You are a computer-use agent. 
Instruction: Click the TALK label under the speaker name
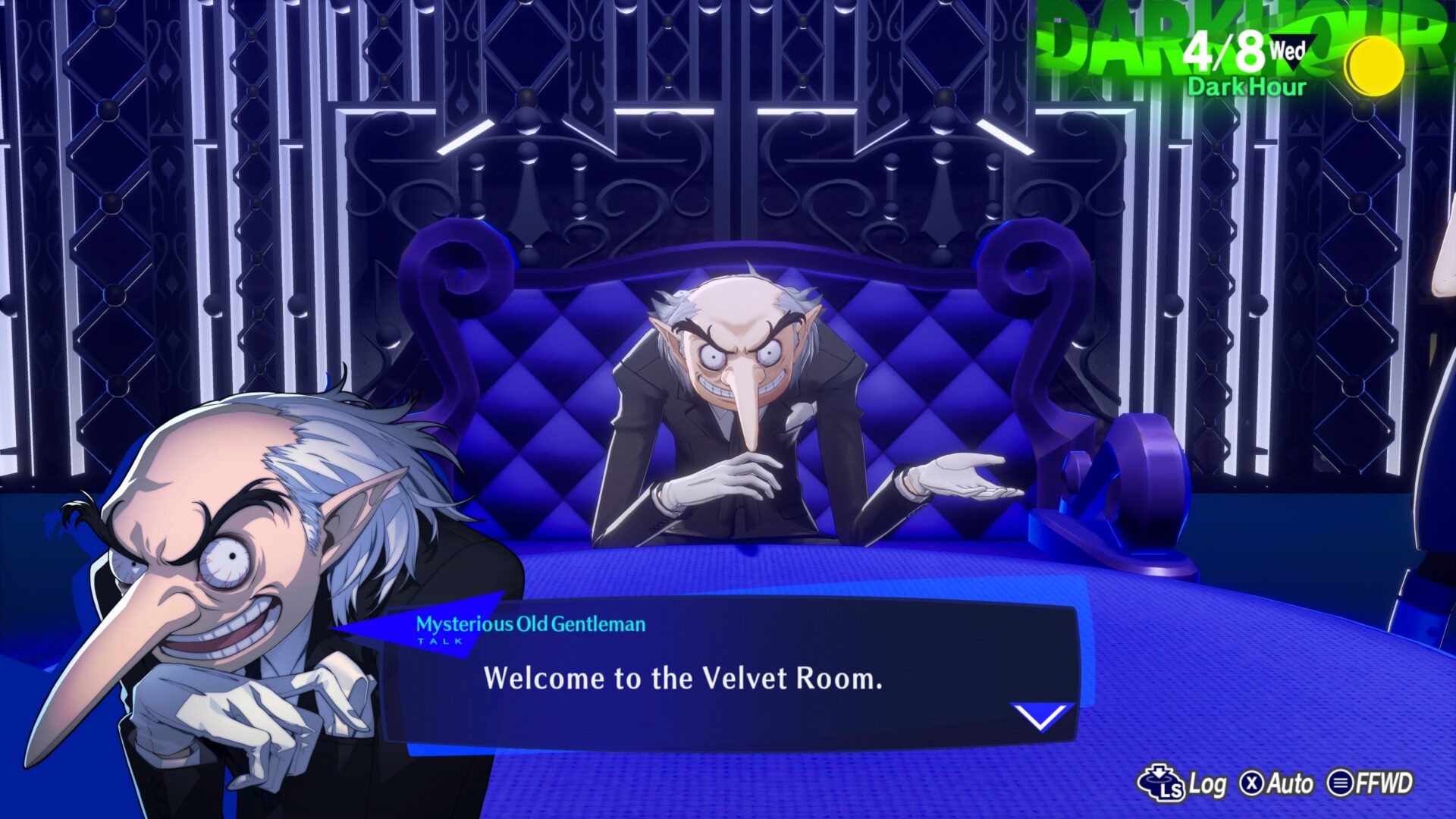[x=438, y=642]
